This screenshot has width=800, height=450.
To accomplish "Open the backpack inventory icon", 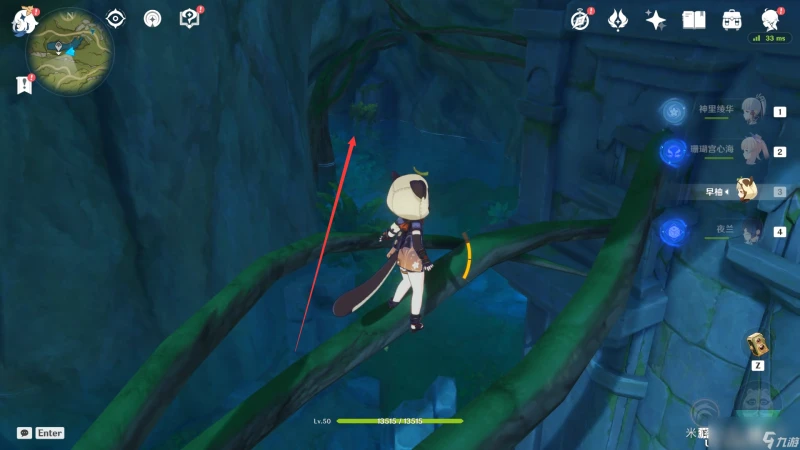I will pos(732,19).
